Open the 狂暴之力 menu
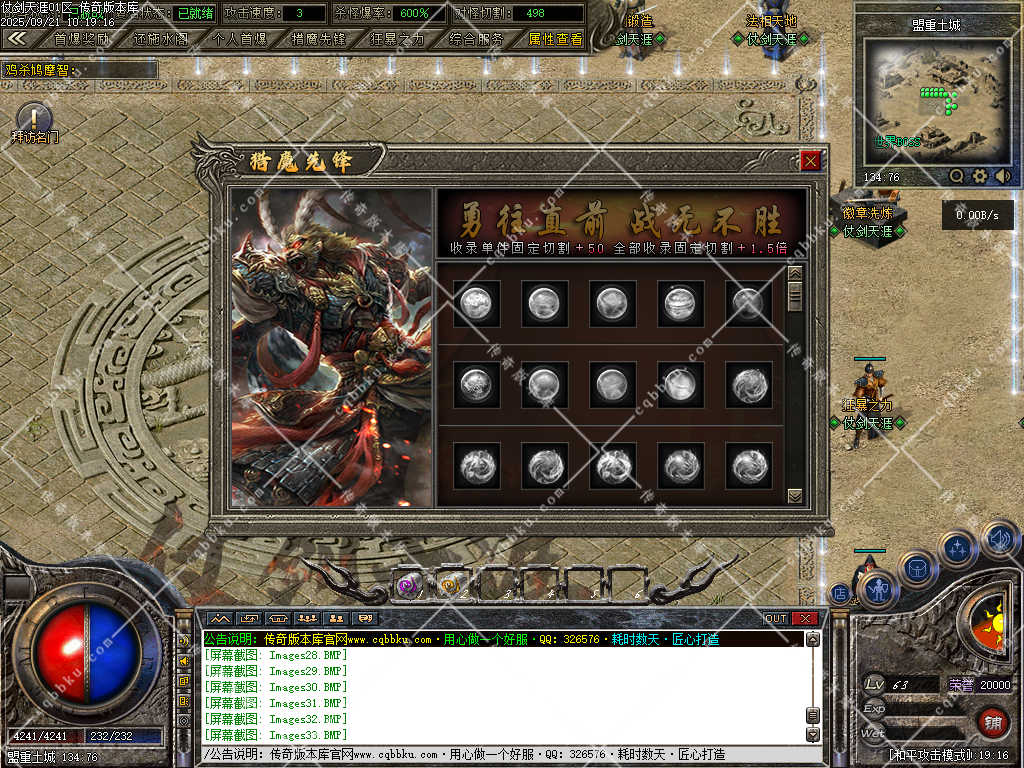This screenshot has height=768, width=1024. (x=397, y=40)
